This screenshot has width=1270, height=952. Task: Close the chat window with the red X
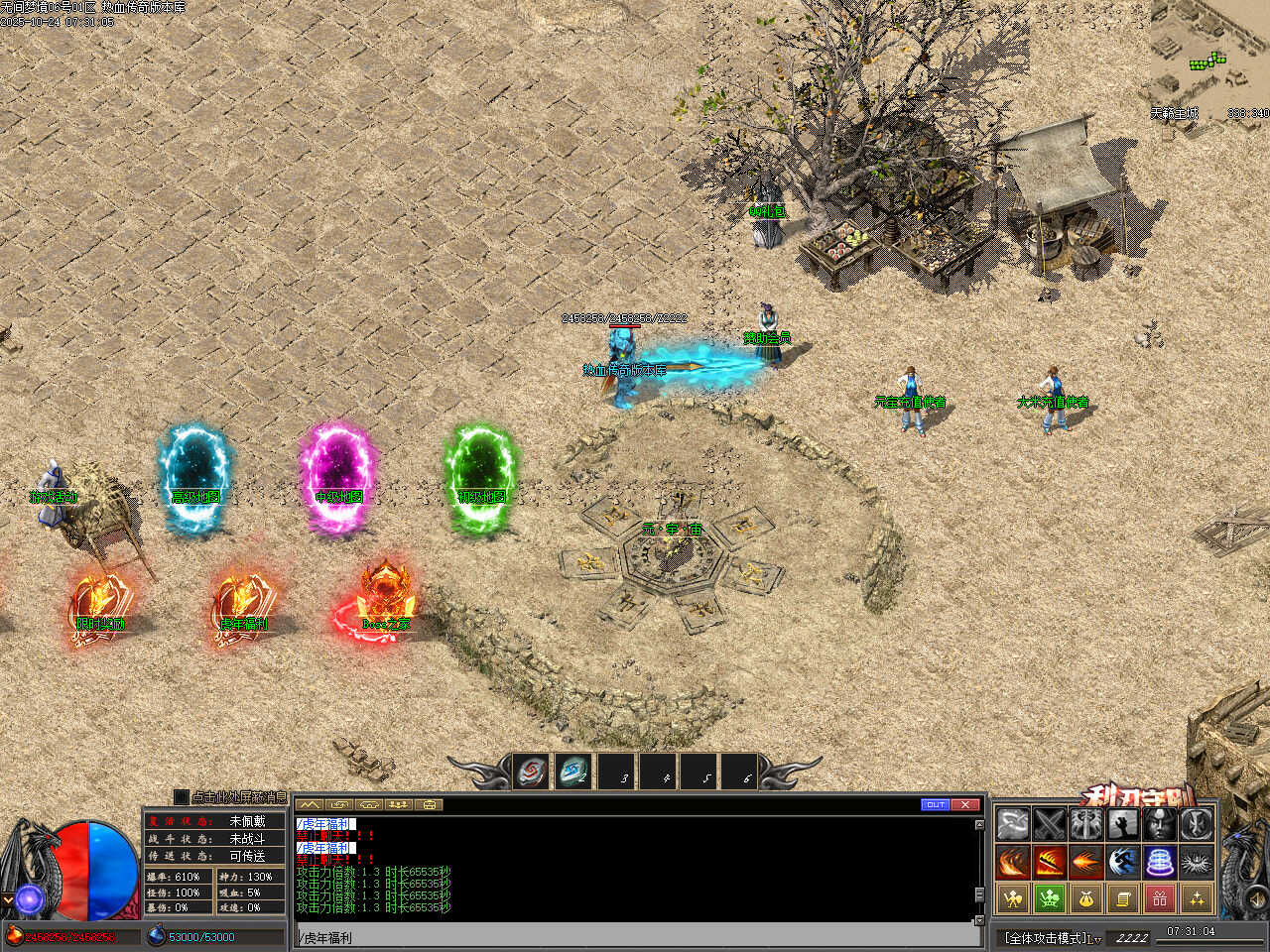(965, 804)
